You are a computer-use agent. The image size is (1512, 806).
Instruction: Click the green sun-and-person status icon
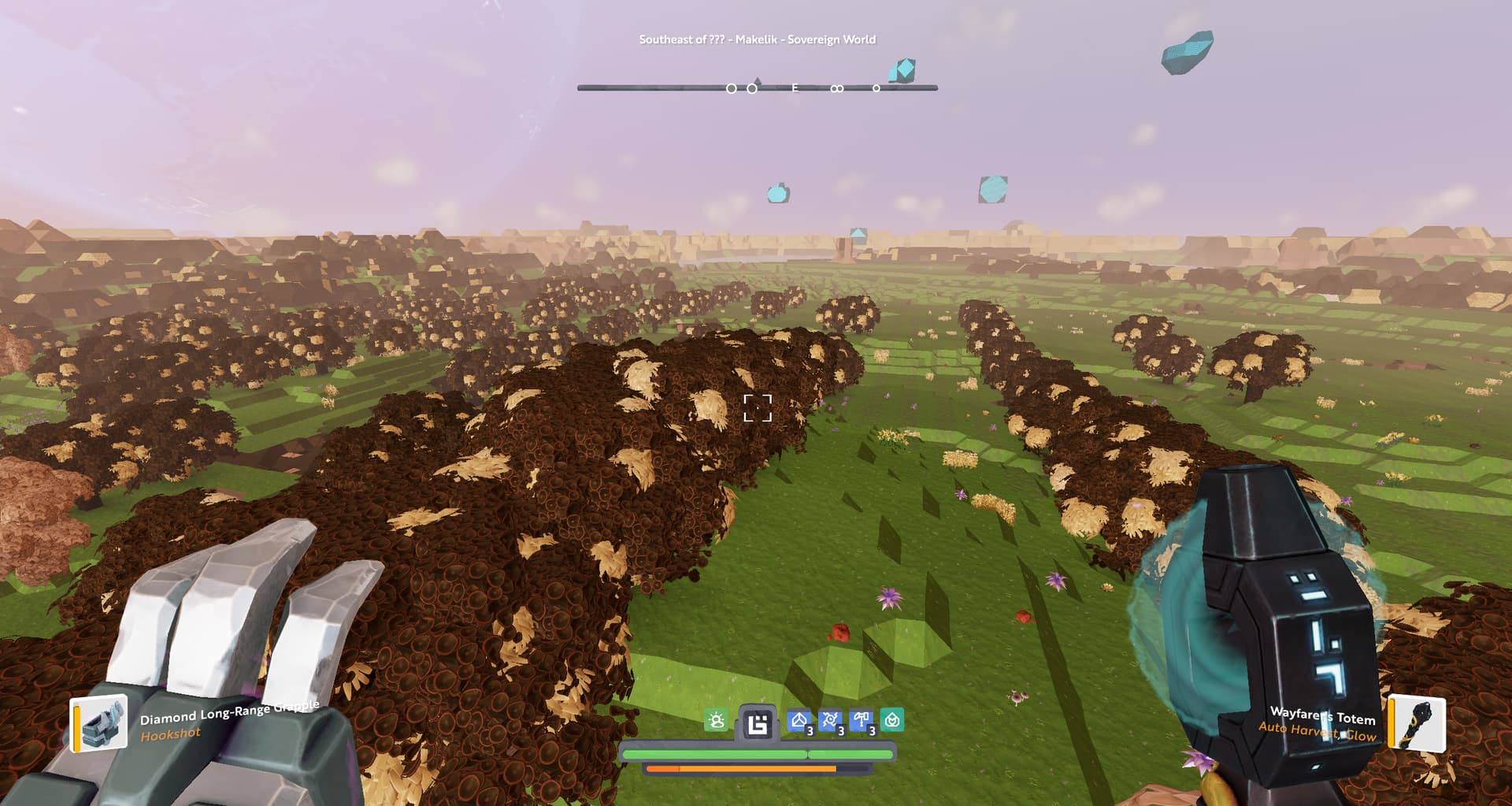pyautogui.click(x=716, y=720)
